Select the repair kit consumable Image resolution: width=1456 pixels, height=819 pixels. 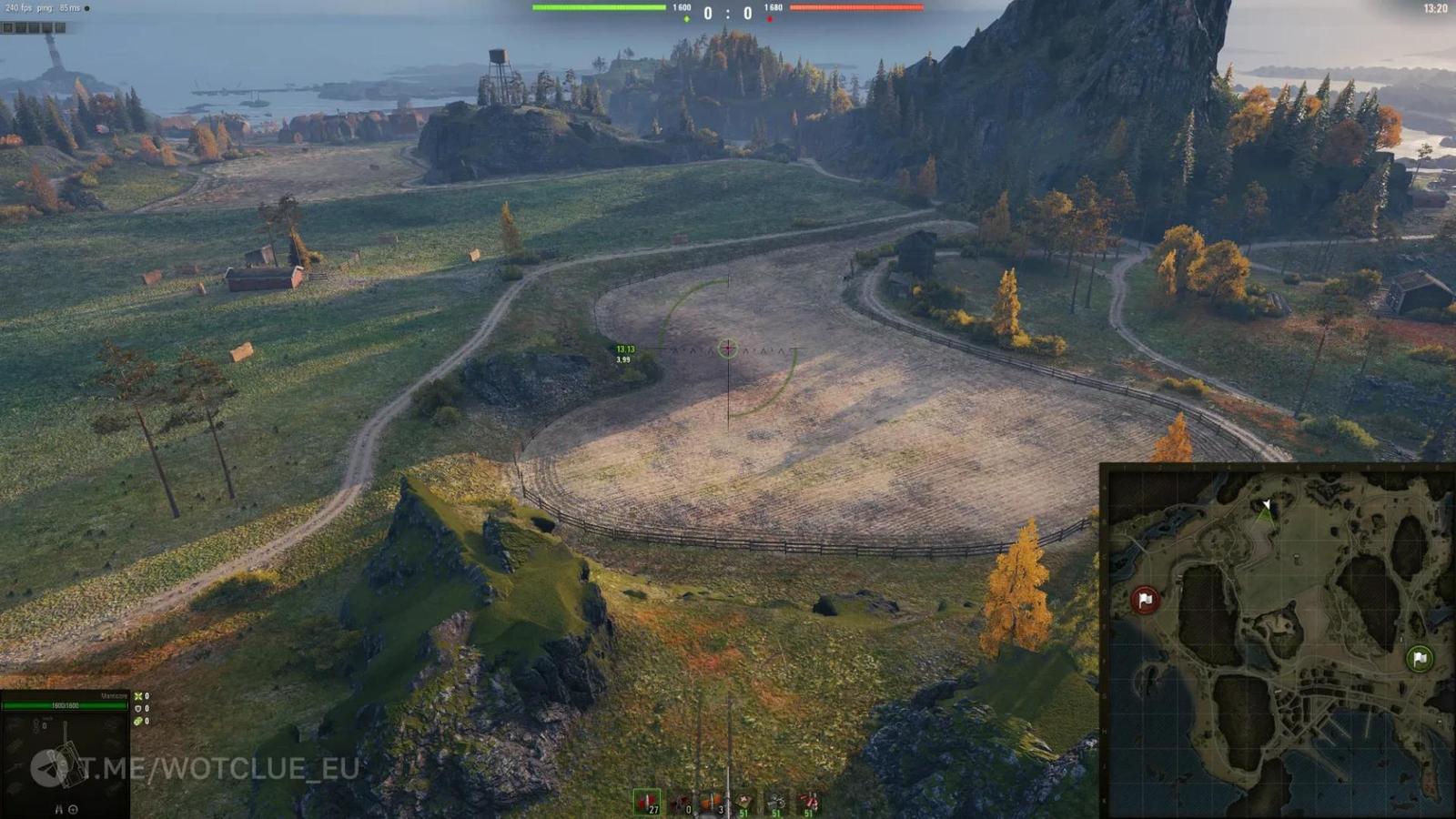(776, 801)
